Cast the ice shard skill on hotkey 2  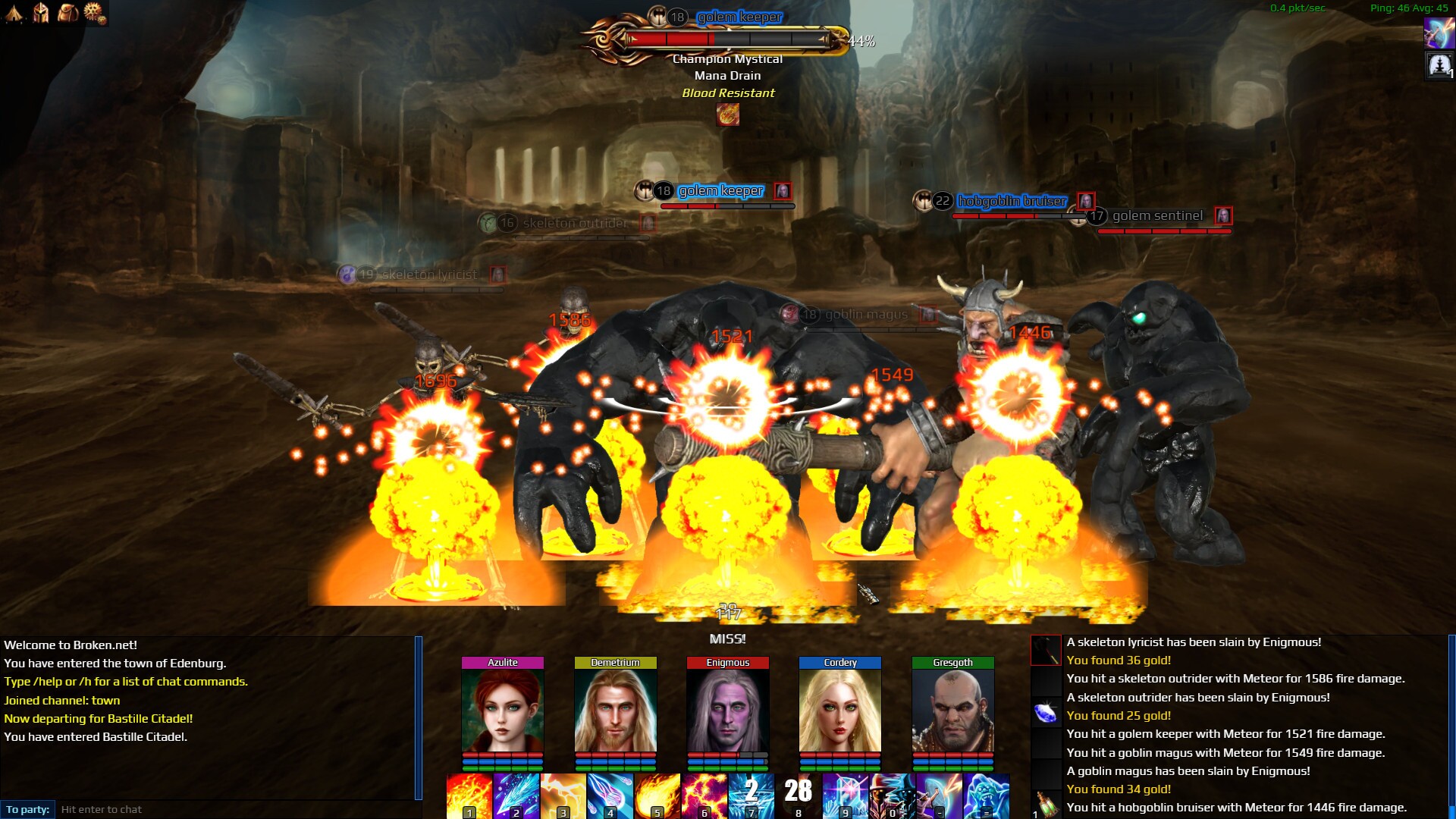coord(516,795)
